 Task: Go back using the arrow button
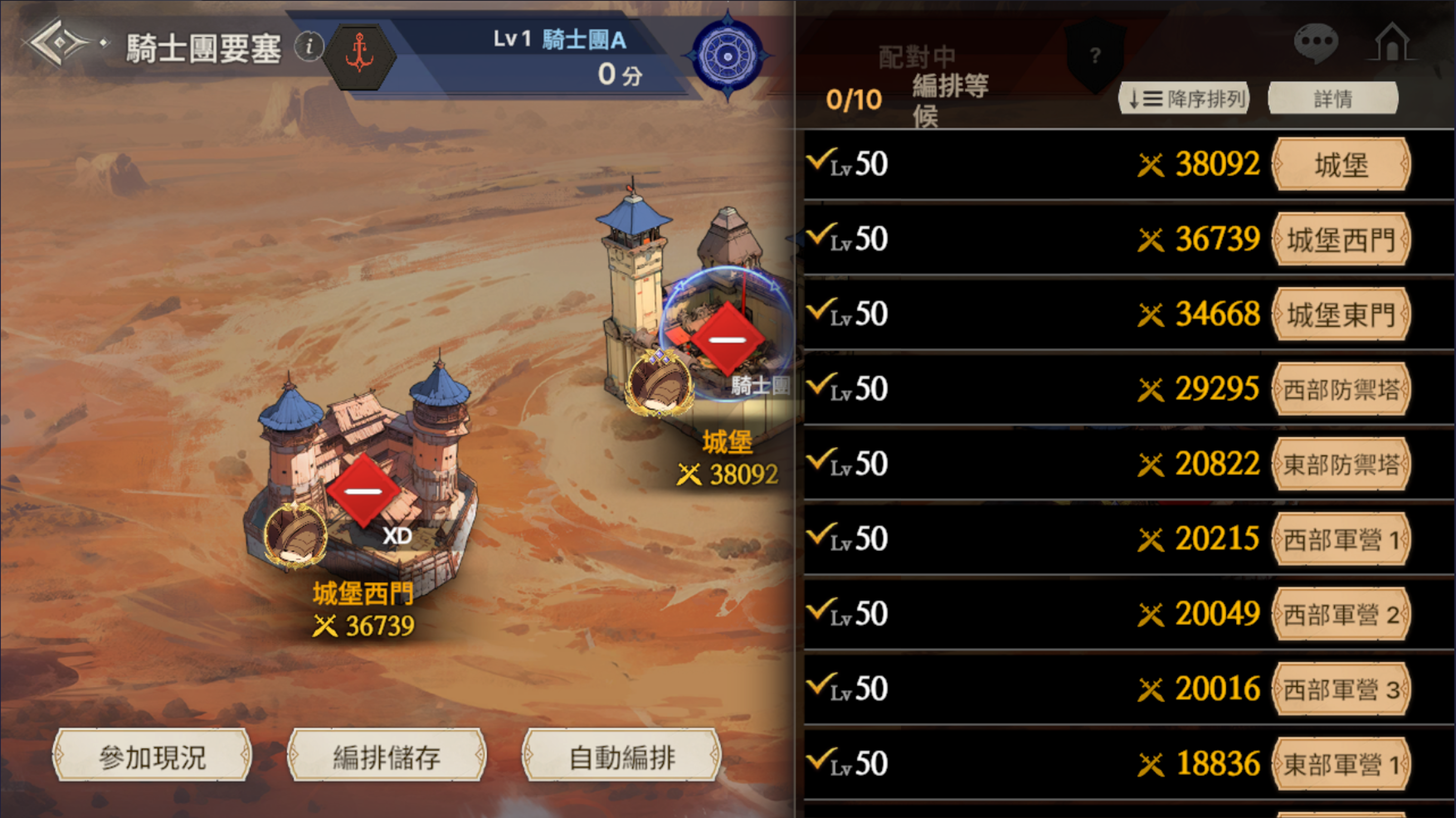(58, 43)
